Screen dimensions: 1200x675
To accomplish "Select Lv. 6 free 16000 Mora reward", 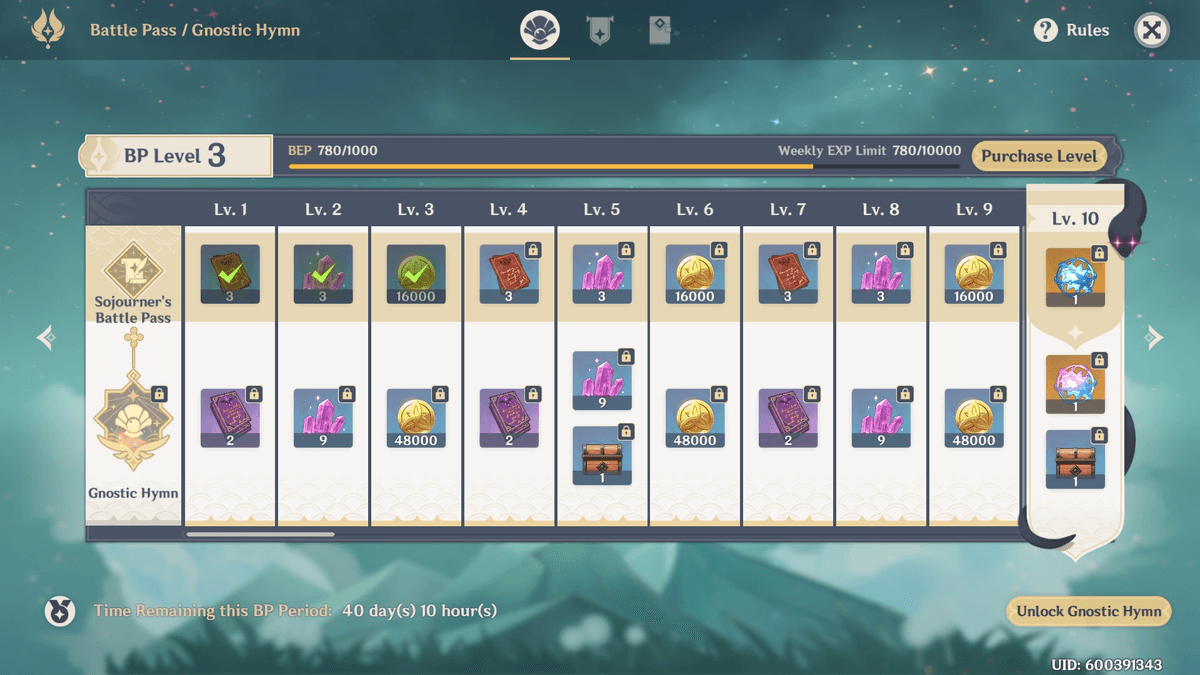I will click(695, 274).
